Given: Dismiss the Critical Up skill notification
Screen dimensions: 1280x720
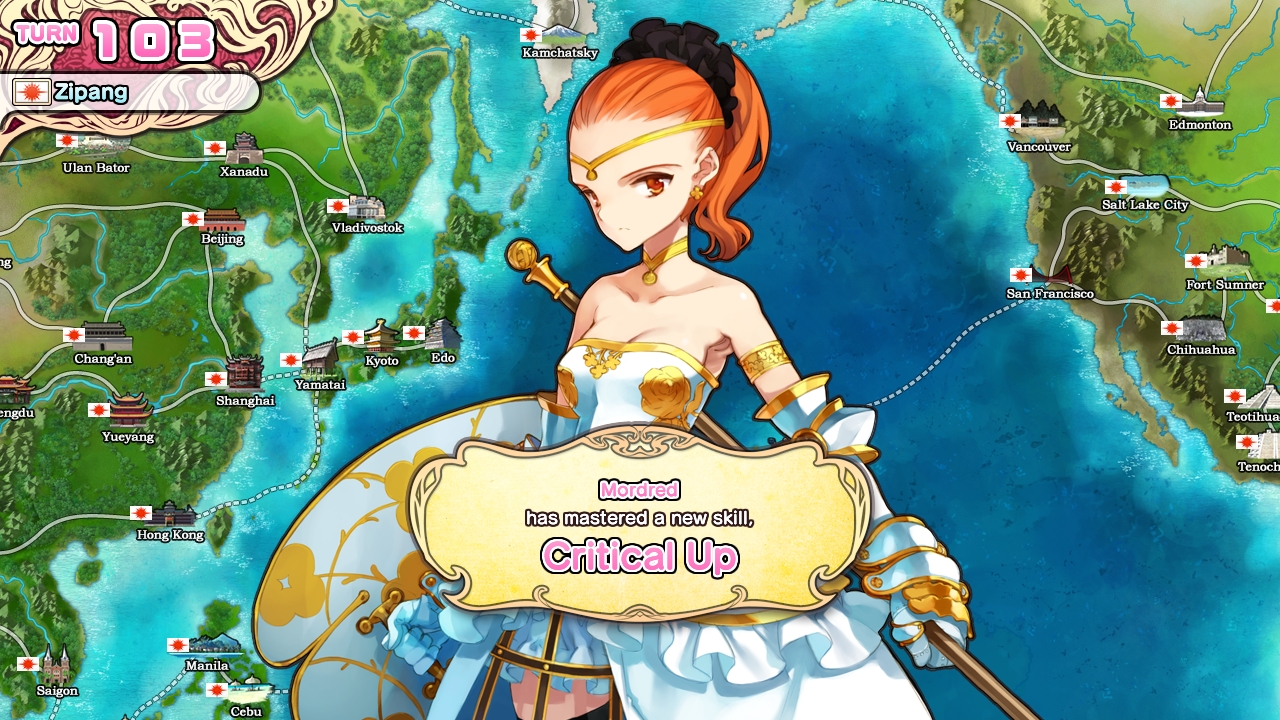Looking at the screenshot, I should (640, 520).
